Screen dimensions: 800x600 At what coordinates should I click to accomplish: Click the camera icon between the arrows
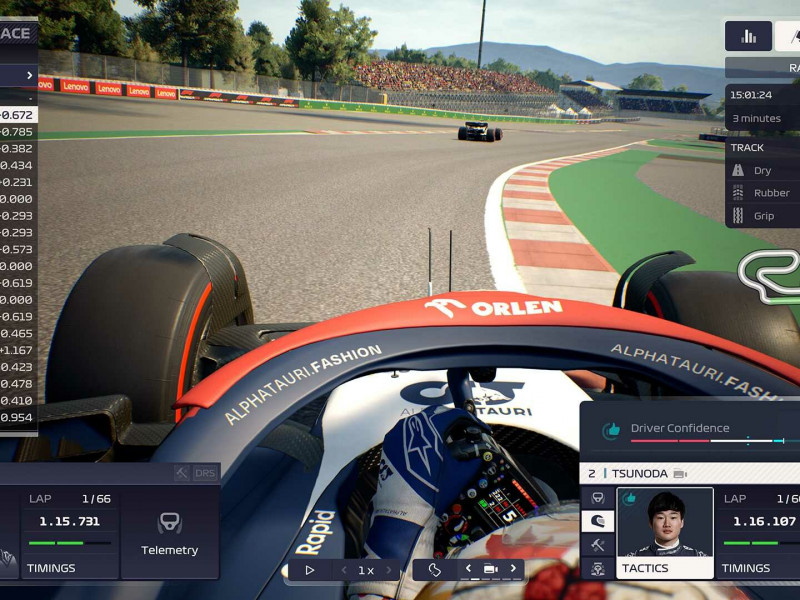[x=490, y=569]
